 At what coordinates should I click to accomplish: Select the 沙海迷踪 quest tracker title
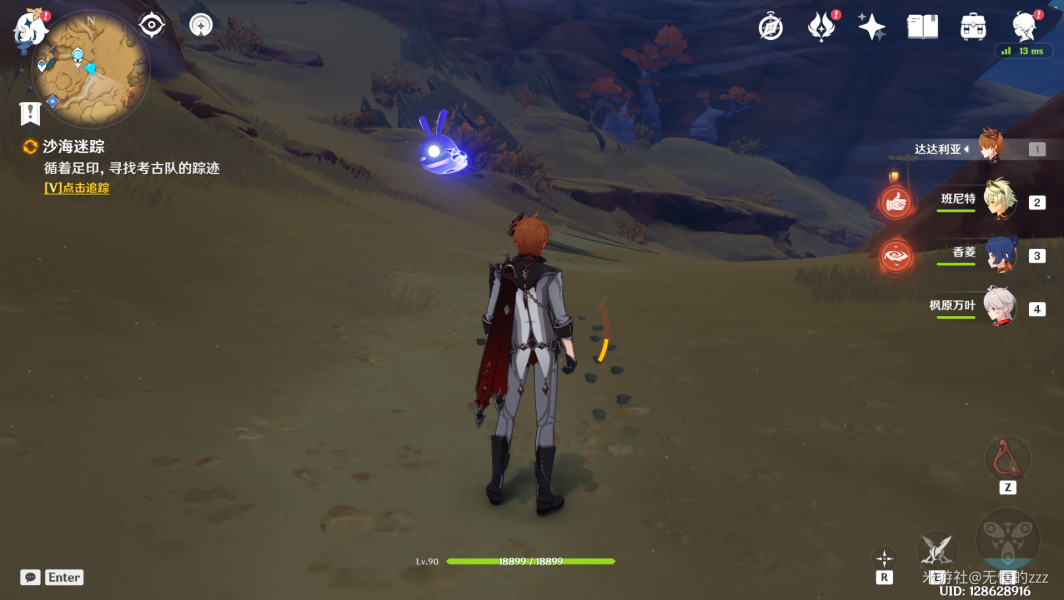click(73, 147)
